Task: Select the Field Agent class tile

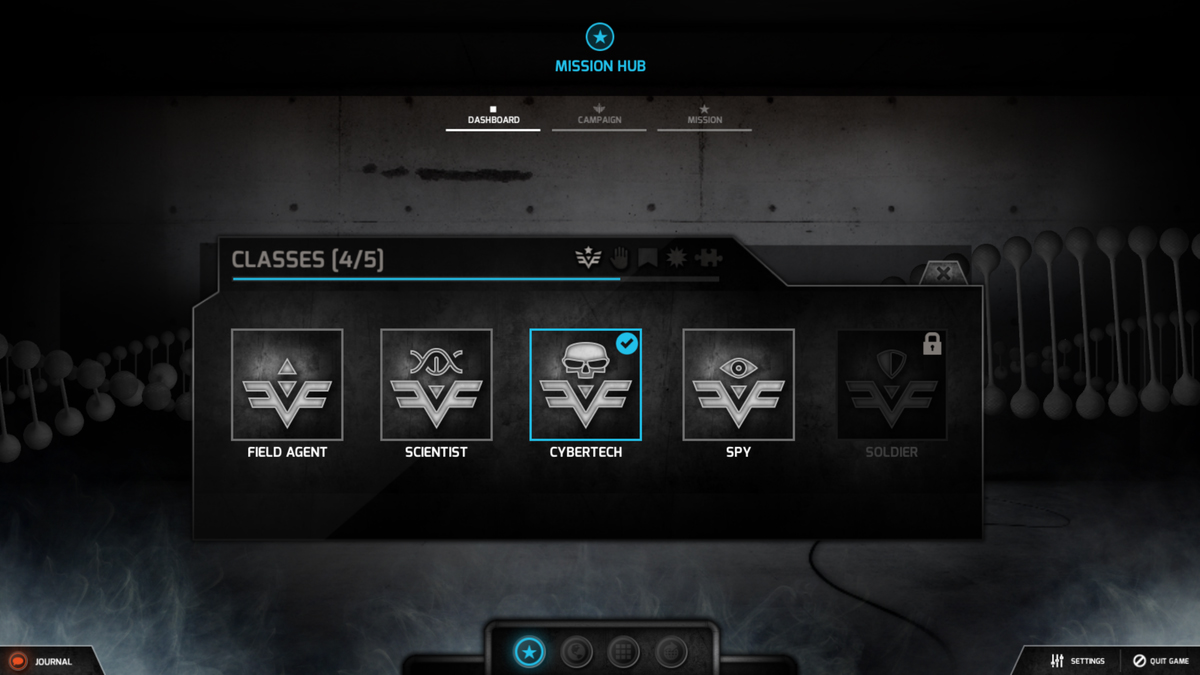Action: [287, 385]
